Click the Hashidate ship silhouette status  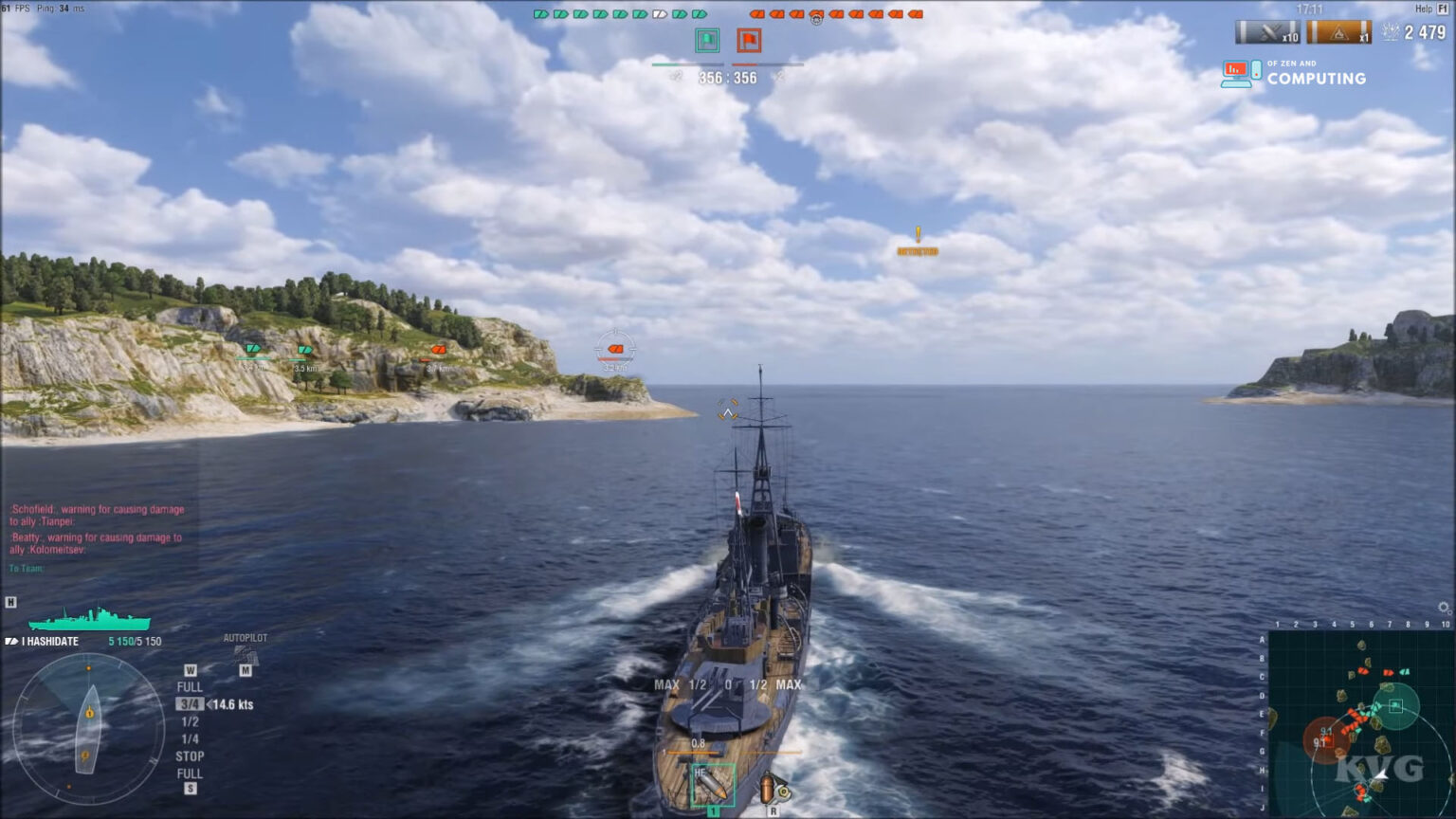pyautogui.click(x=89, y=620)
